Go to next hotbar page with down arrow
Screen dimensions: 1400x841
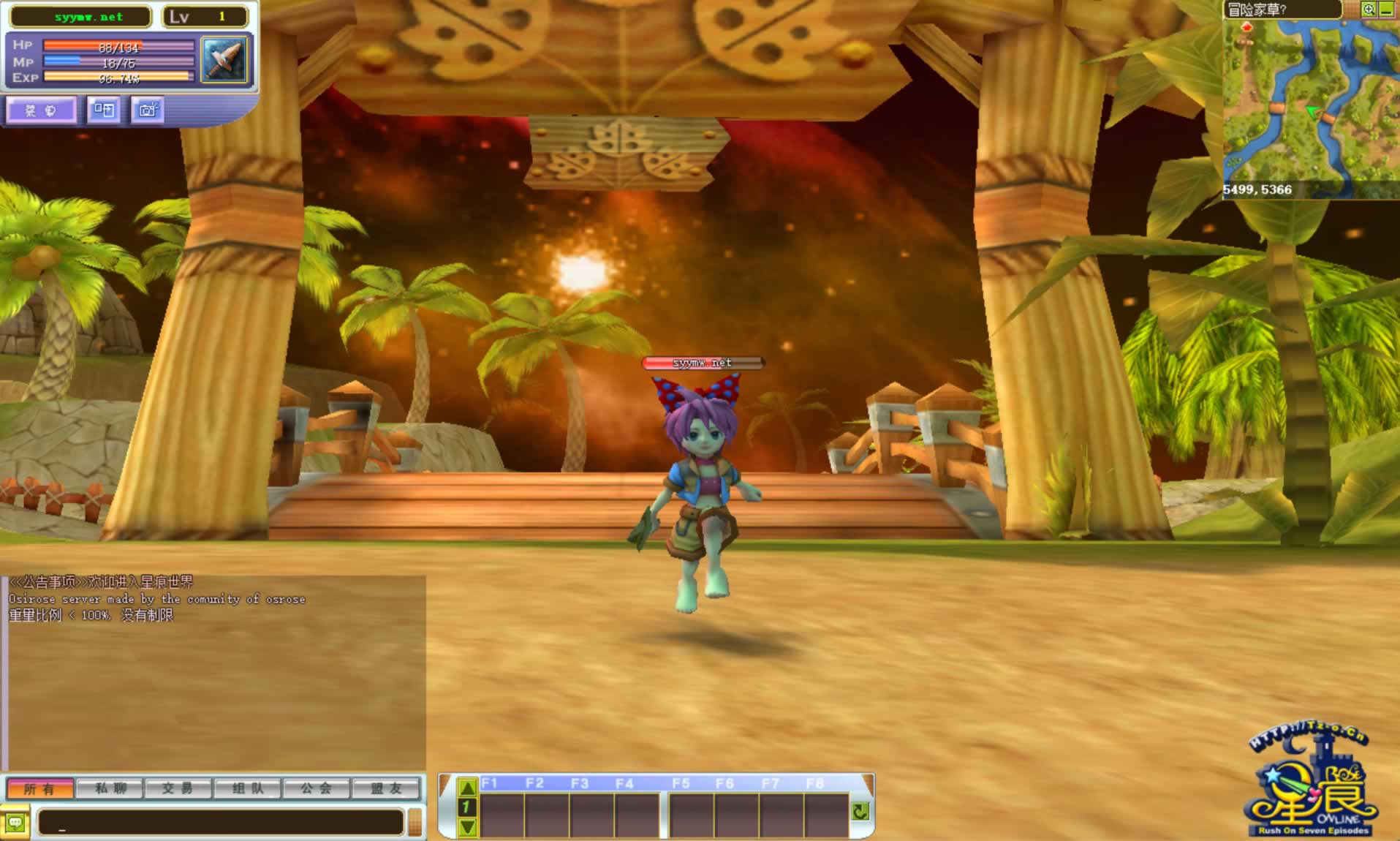pos(467,827)
